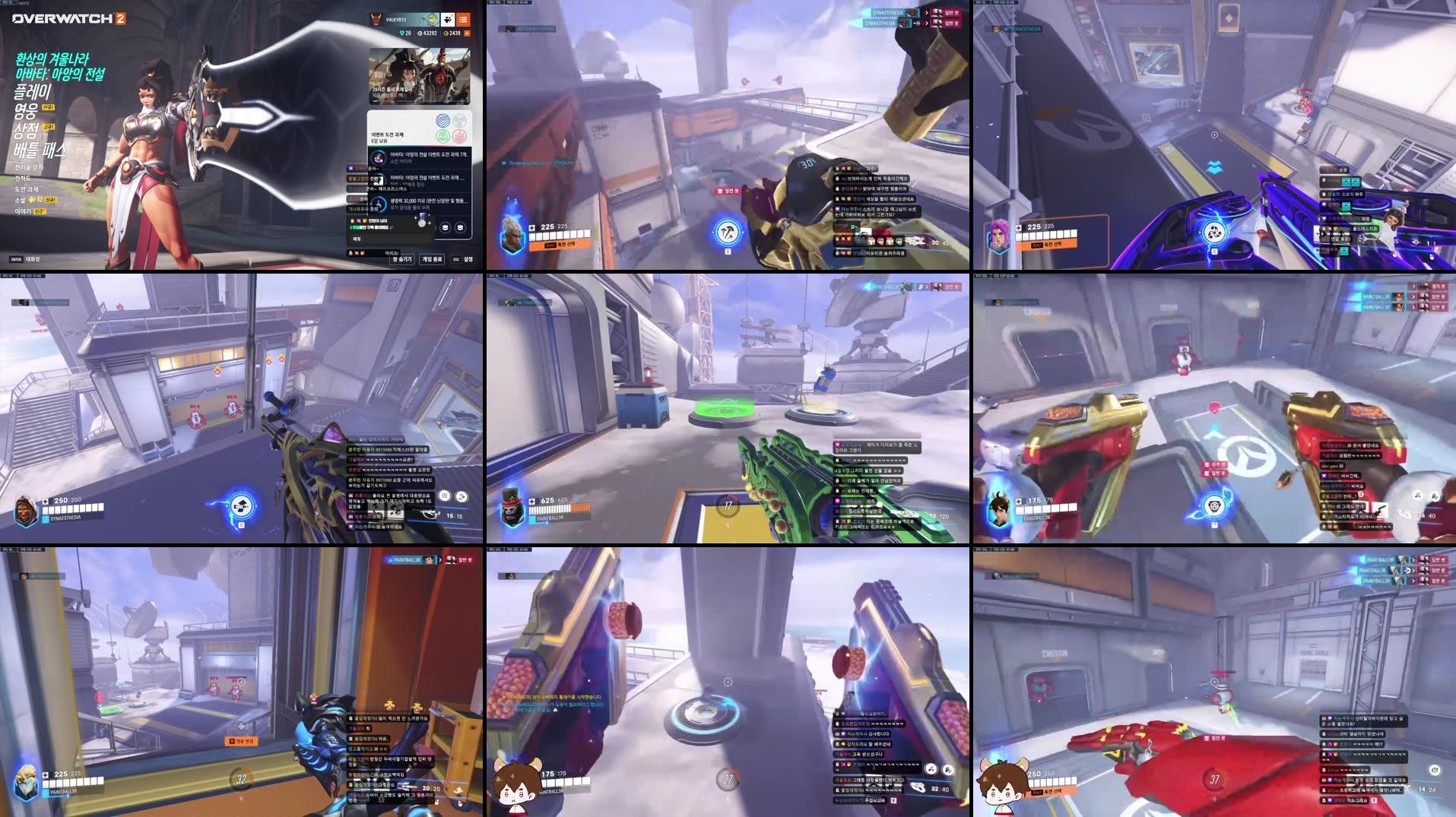
Task: Expand the 이벤트 도전 과제 challenge panel
Action: click(388, 134)
